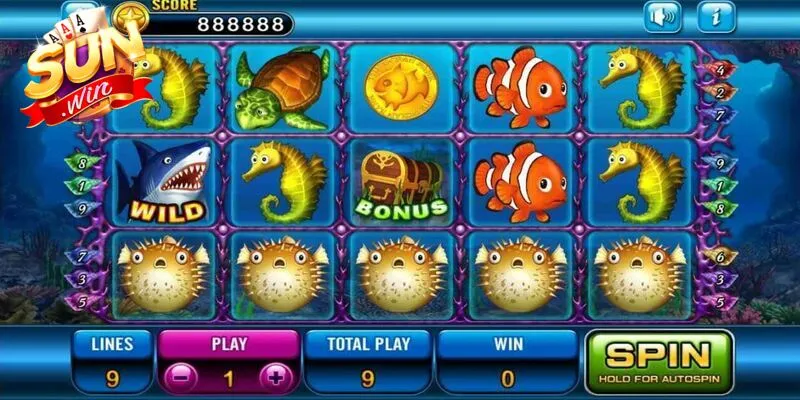Screen dimensions: 800x400
Task: Click the gold coin score icon
Action: click(128, 15)
